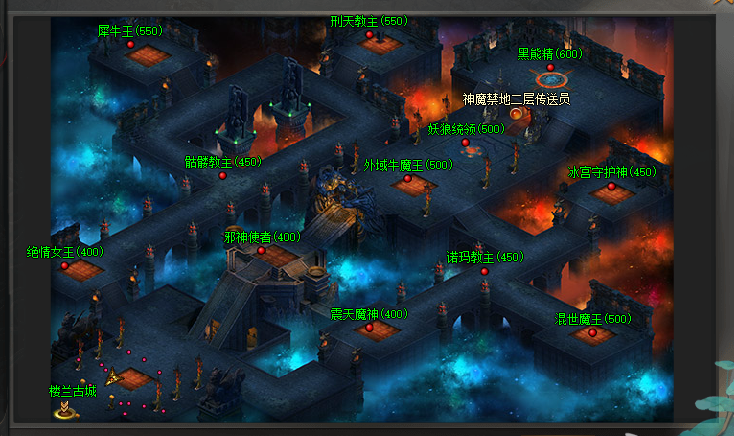This screenshot has width=734, height=436.
Task: Choose the 绝情女王(400) map marker
Action: tap(65, 266)
